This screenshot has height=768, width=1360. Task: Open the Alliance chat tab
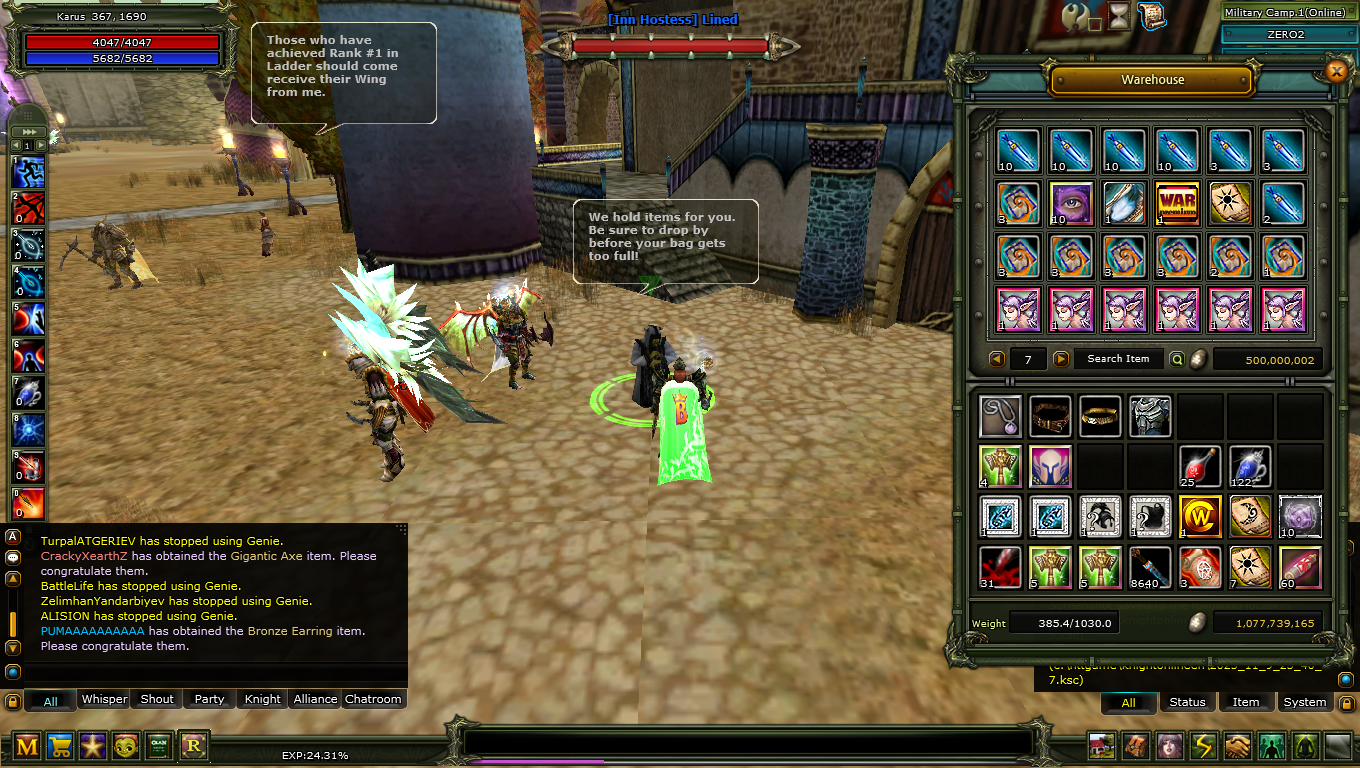pyautogui.click(x=315, y=699)
